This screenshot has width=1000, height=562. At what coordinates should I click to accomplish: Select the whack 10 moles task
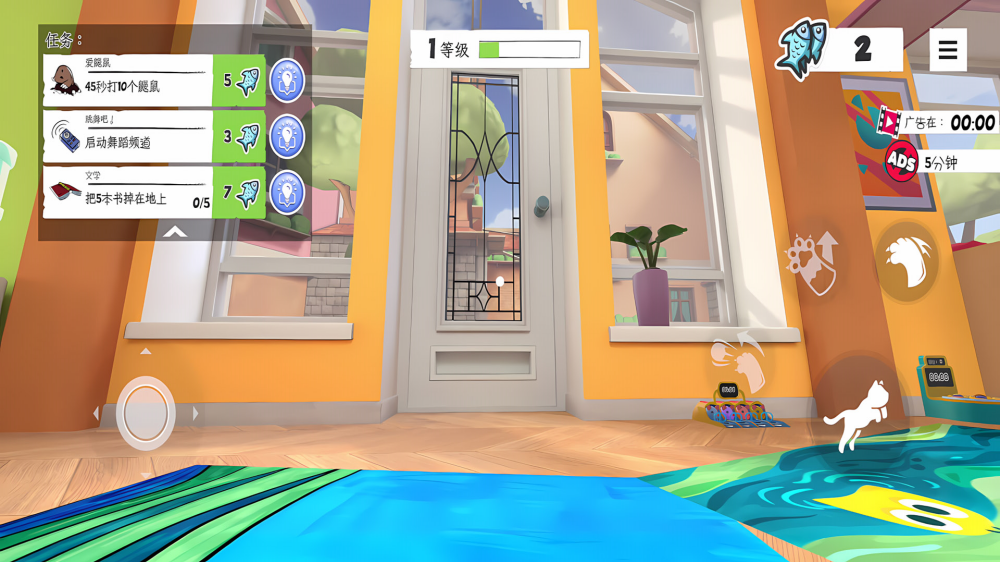[128, 81]
